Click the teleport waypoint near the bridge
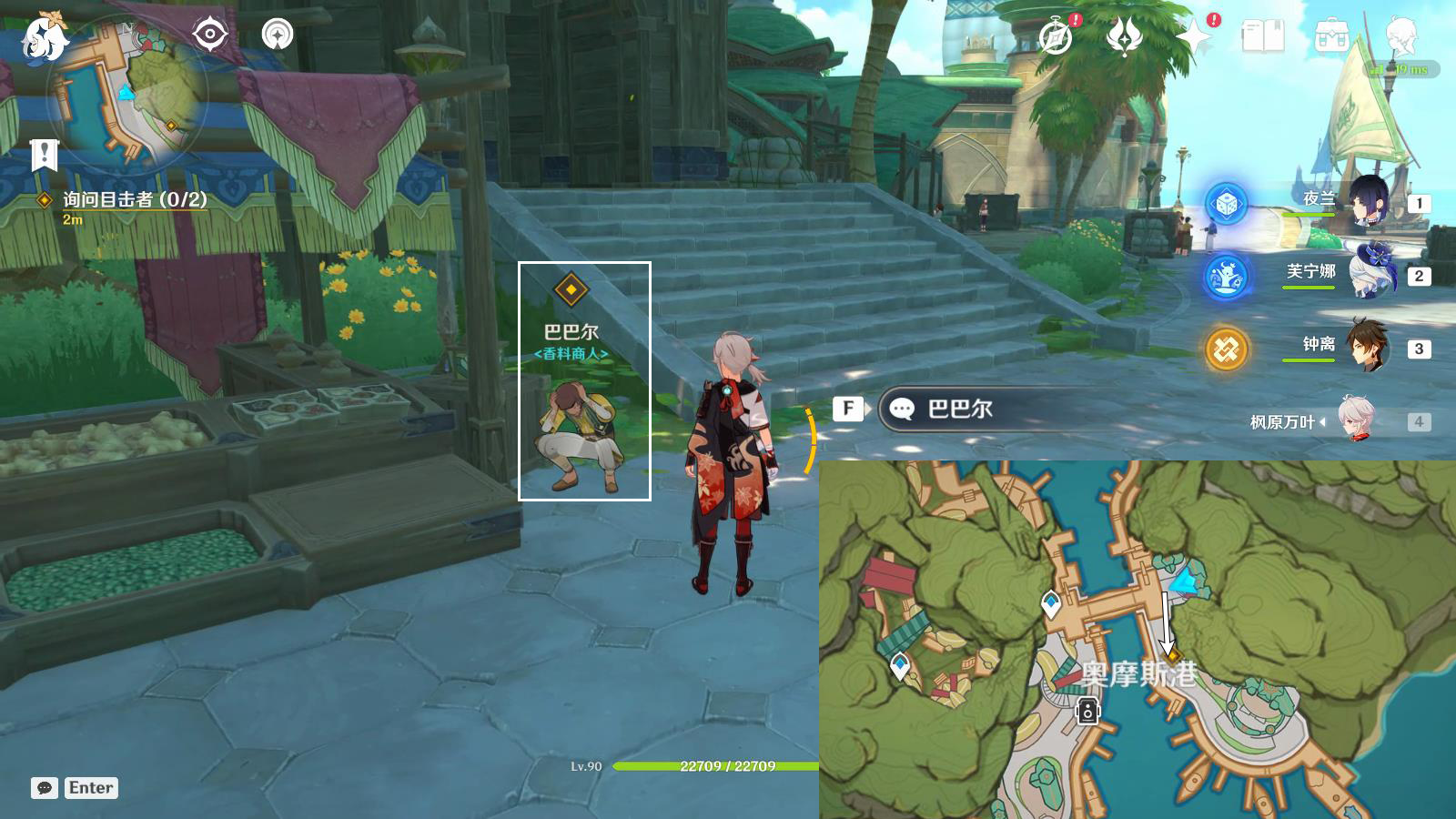The image size is (1456, 819). click(1051, 603)
